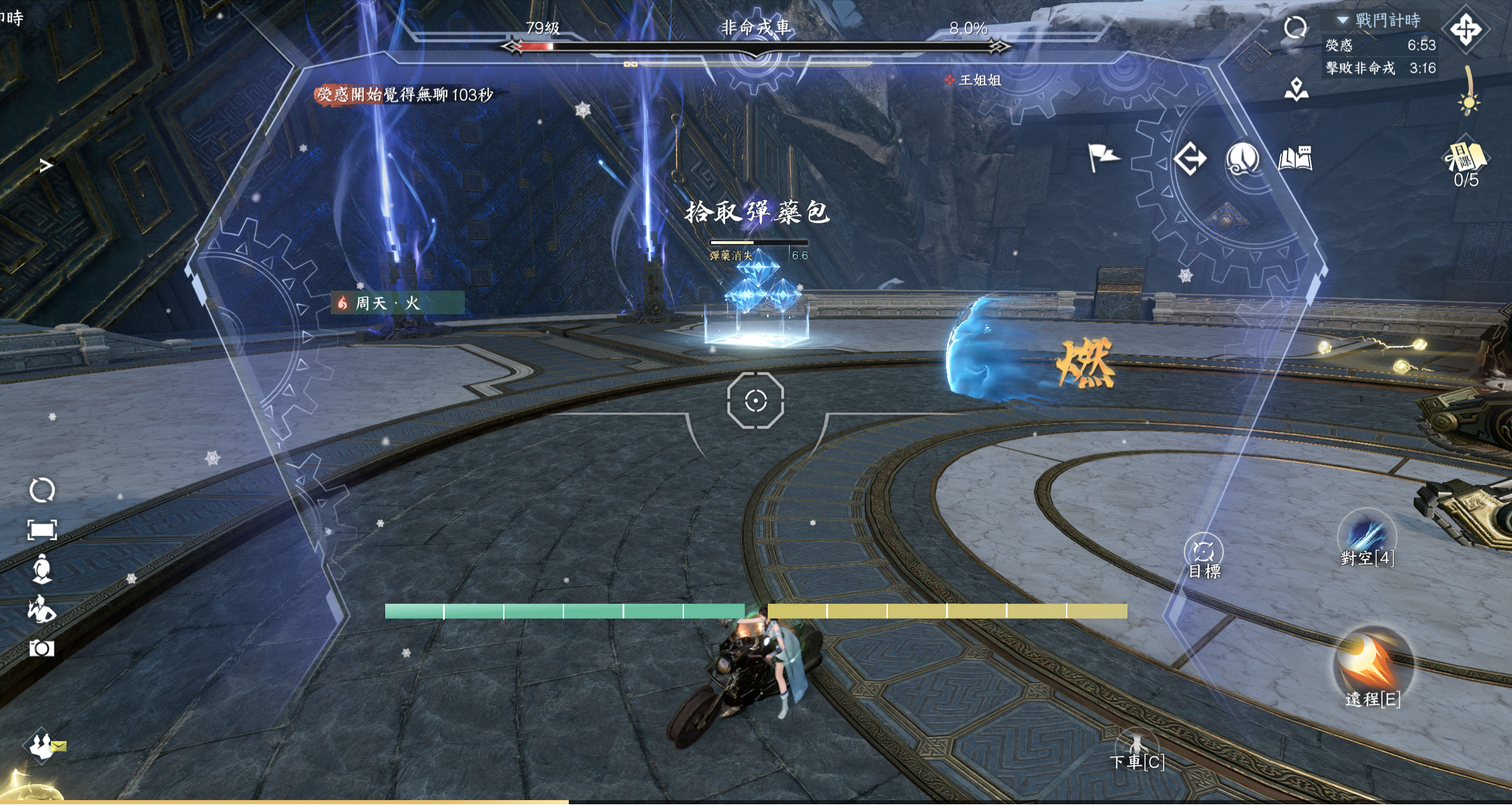Click the refresh arrows beside battle timer

point(1295,27)
